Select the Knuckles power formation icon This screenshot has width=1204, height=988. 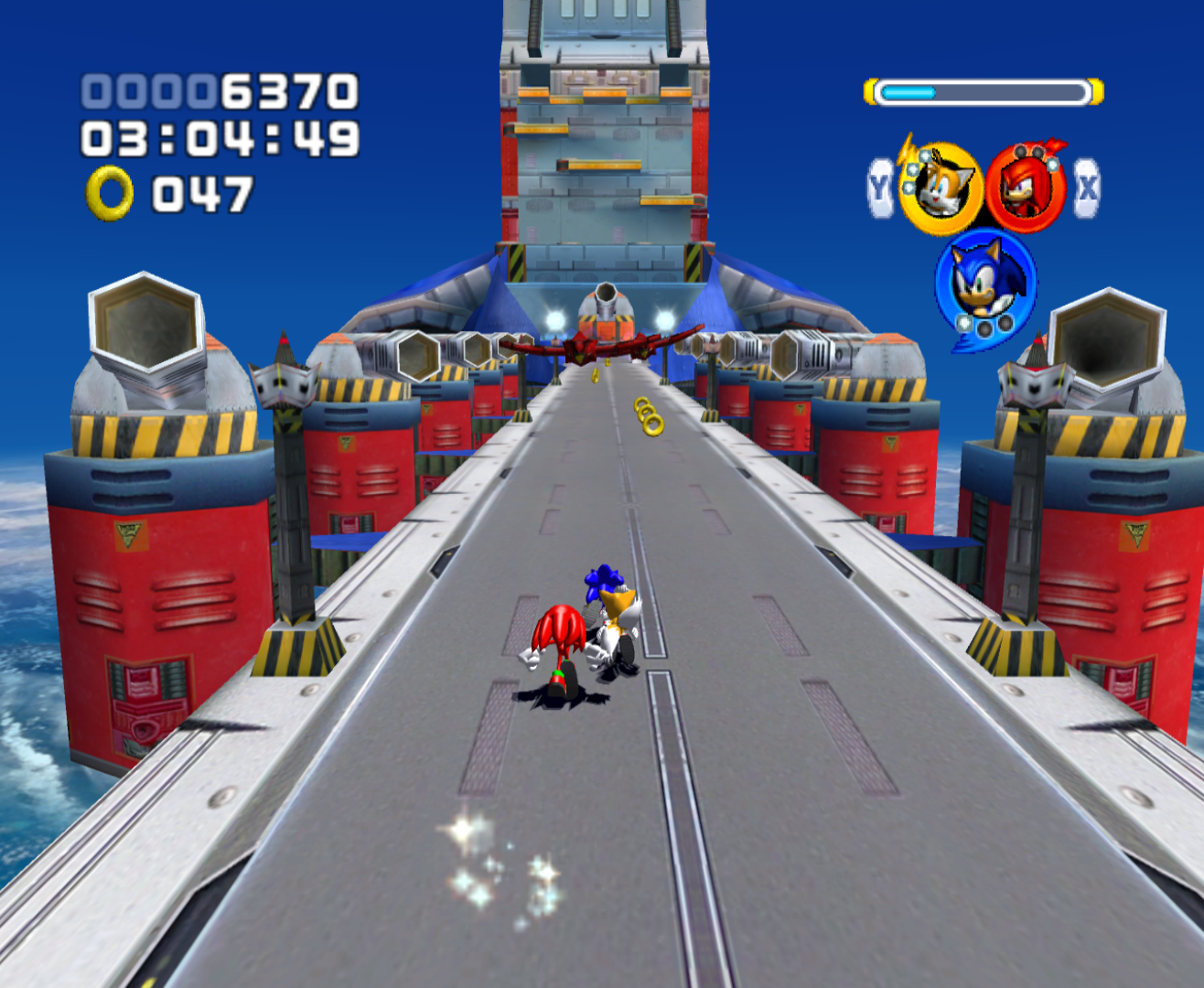(1026, 188)
